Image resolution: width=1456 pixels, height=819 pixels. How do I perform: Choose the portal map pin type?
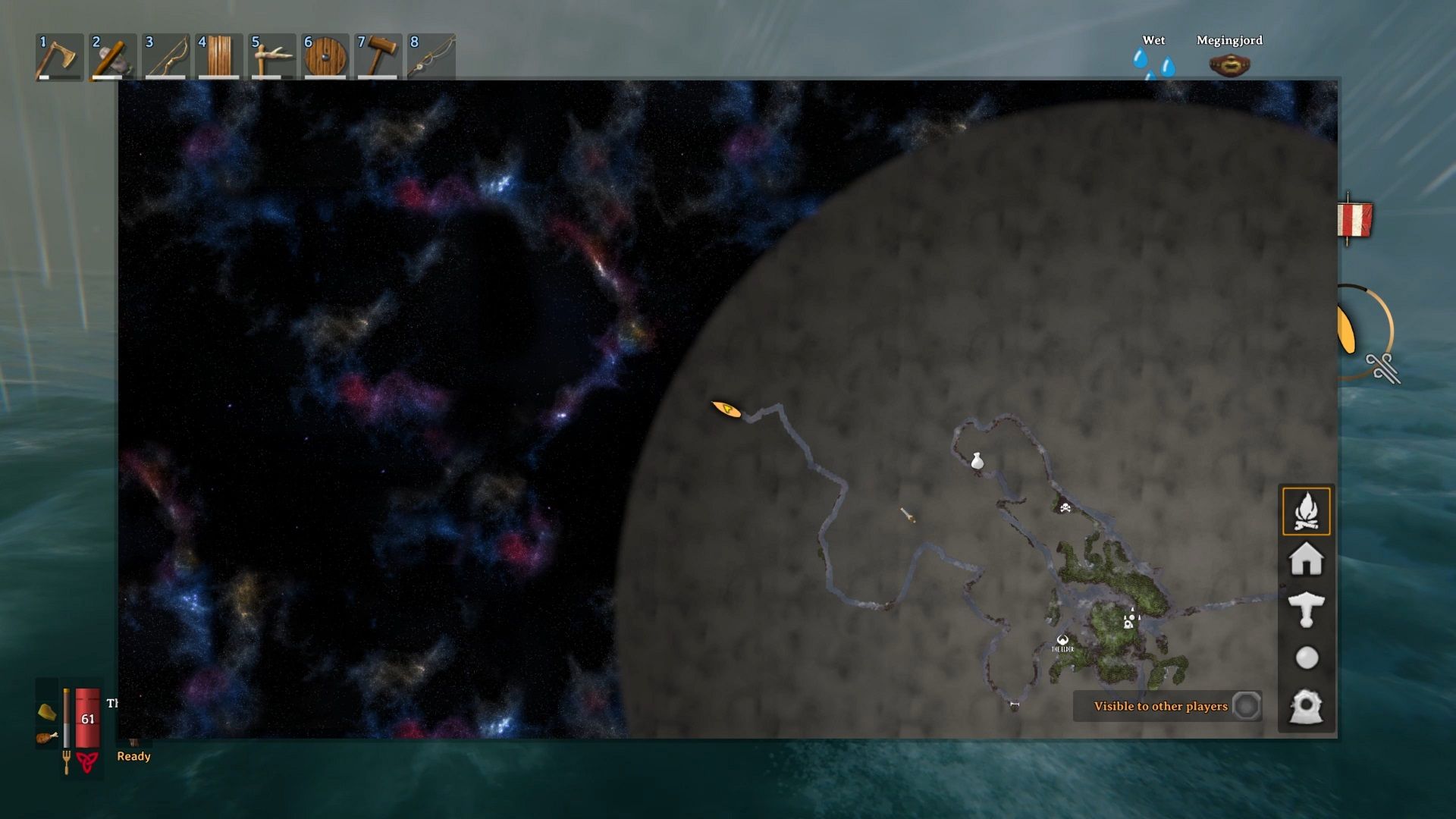pyautogui.click(x=1306, y=707)
